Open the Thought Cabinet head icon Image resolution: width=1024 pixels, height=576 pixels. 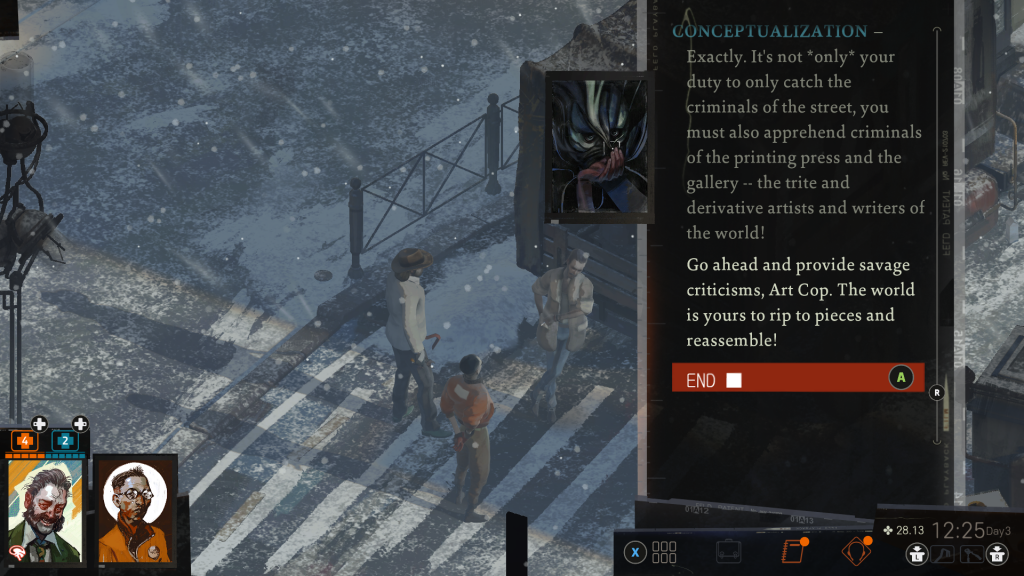point(855,551)
